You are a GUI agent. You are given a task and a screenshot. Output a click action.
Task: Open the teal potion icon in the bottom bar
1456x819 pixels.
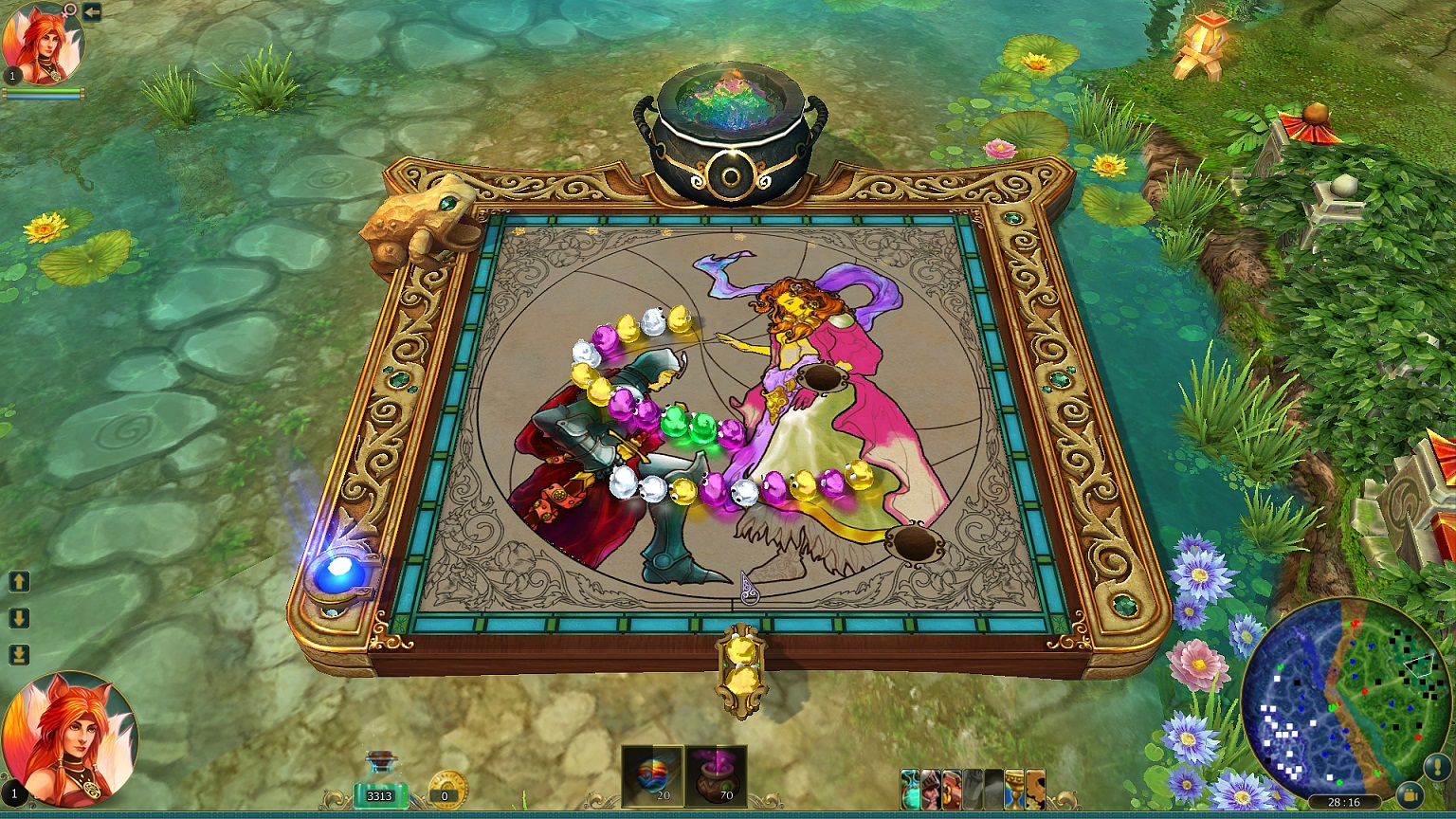[911, 790]
